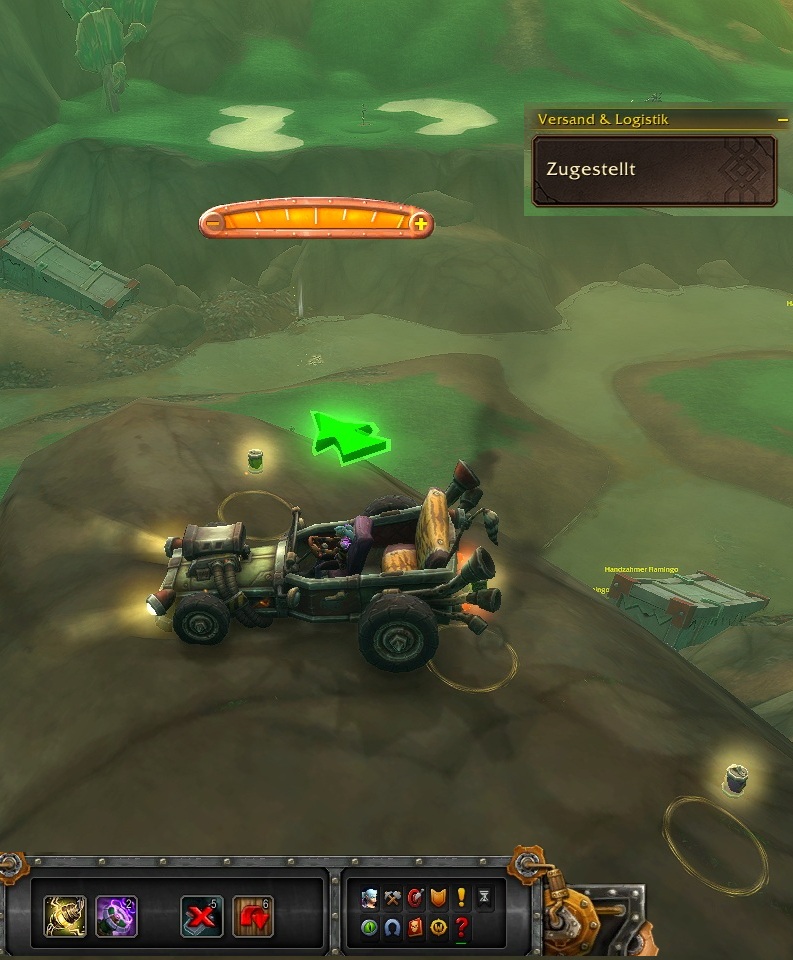The image size is (793, 960).
Task: Use the purple canister ability
Action: [116, 916]
